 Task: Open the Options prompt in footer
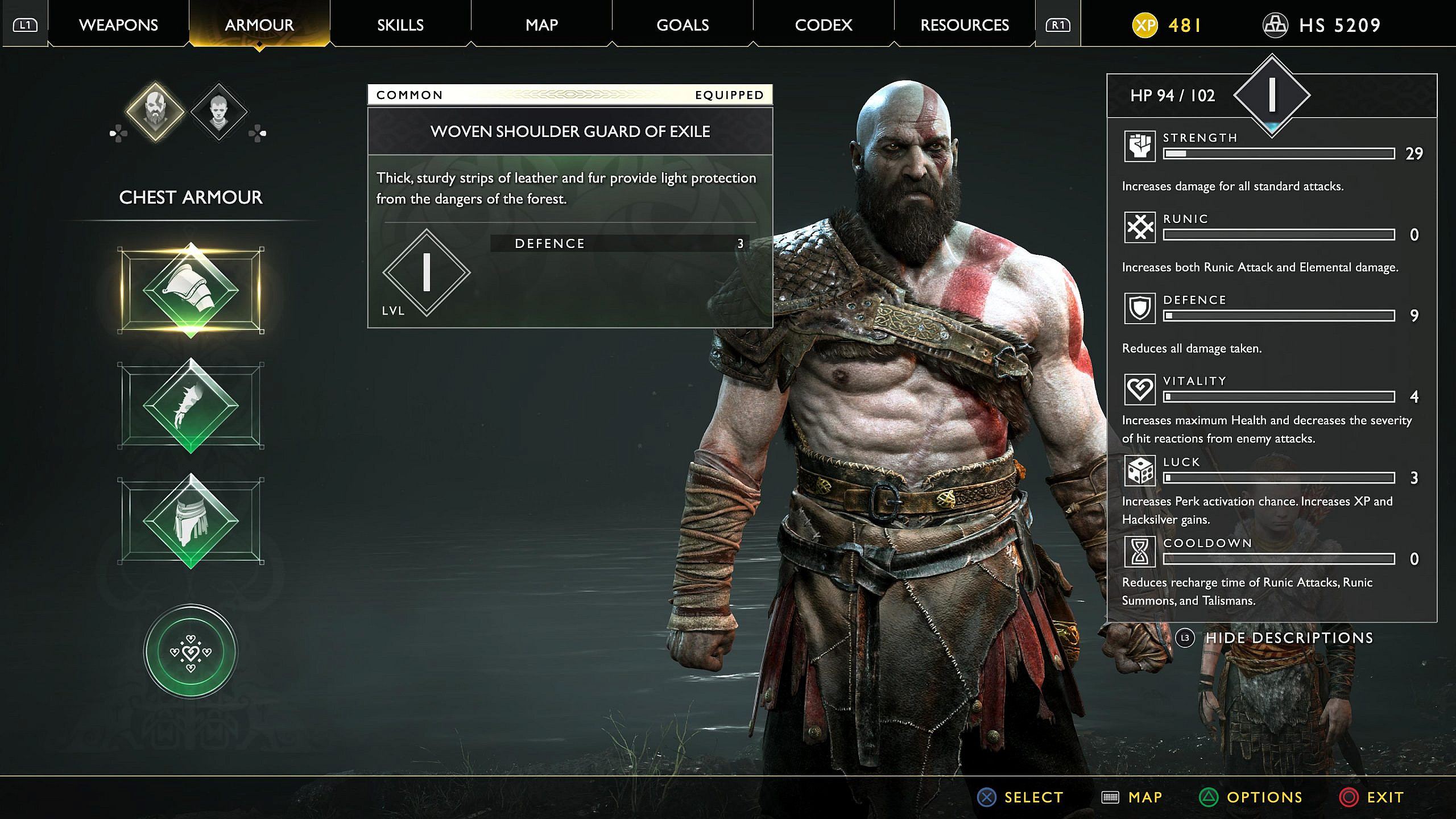(x=1251, y=797)
